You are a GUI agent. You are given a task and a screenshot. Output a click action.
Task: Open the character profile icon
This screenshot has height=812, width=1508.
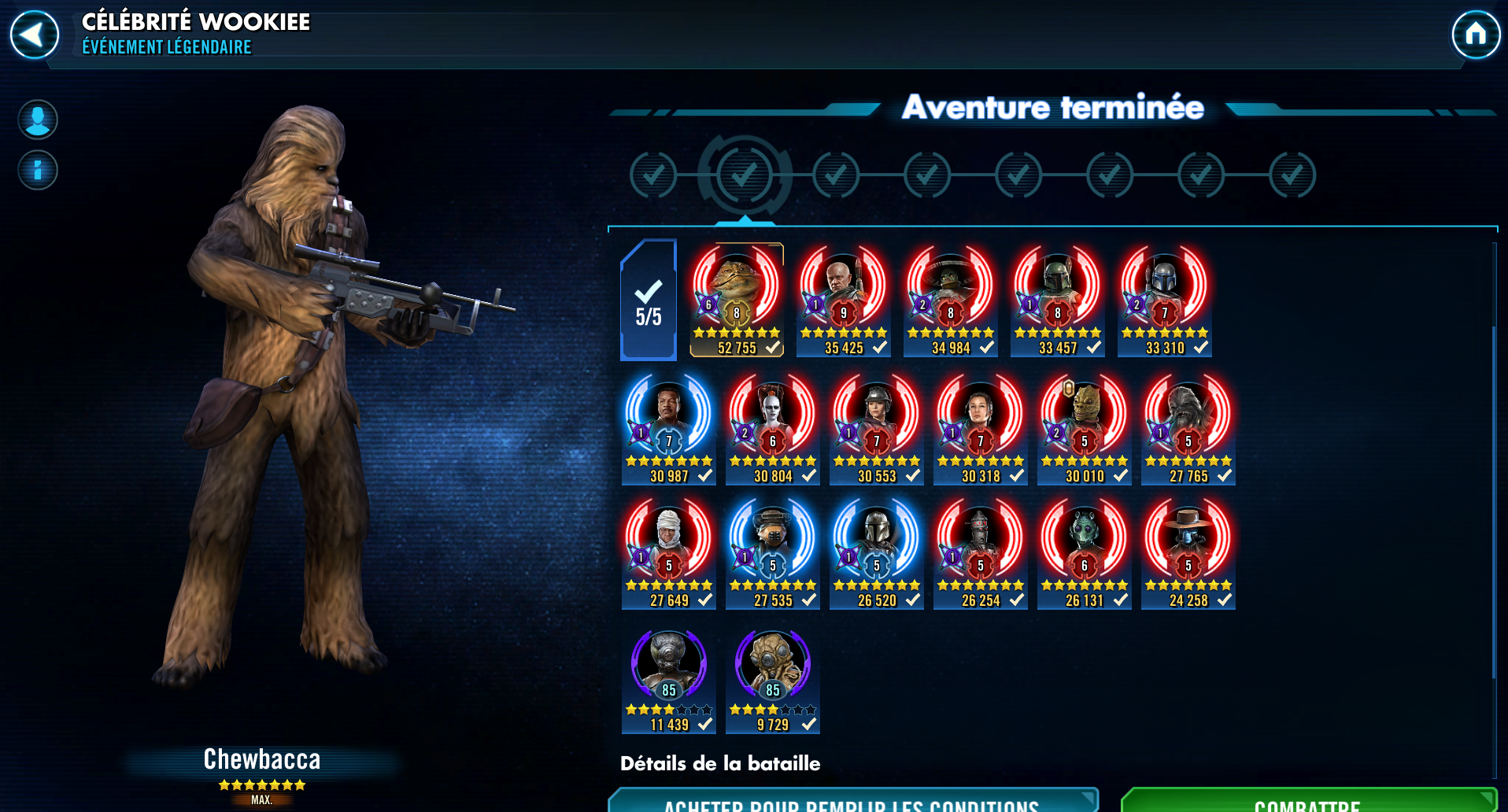tap(38, 120)
